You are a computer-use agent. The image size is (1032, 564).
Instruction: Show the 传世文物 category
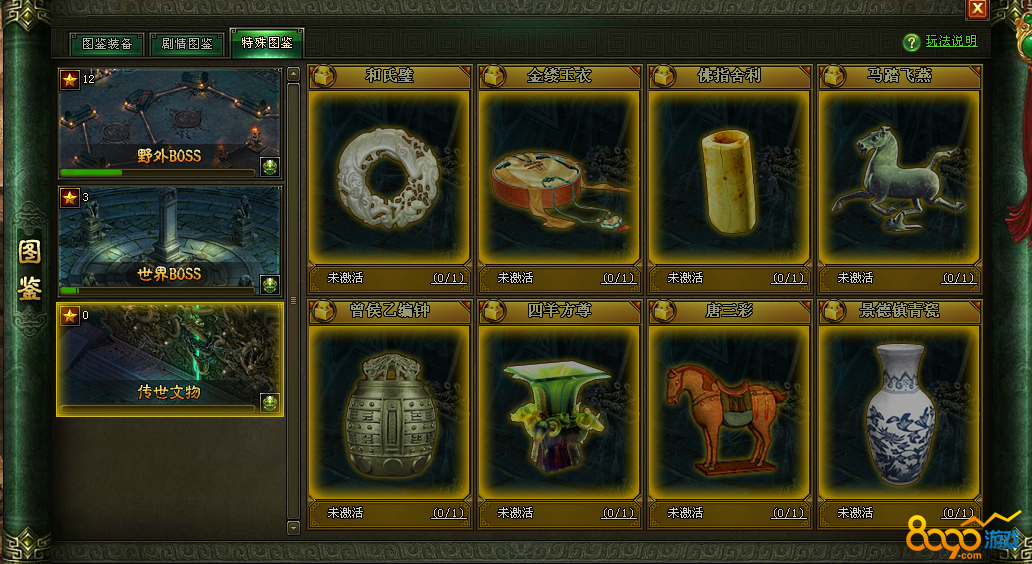tap(169, 359)
